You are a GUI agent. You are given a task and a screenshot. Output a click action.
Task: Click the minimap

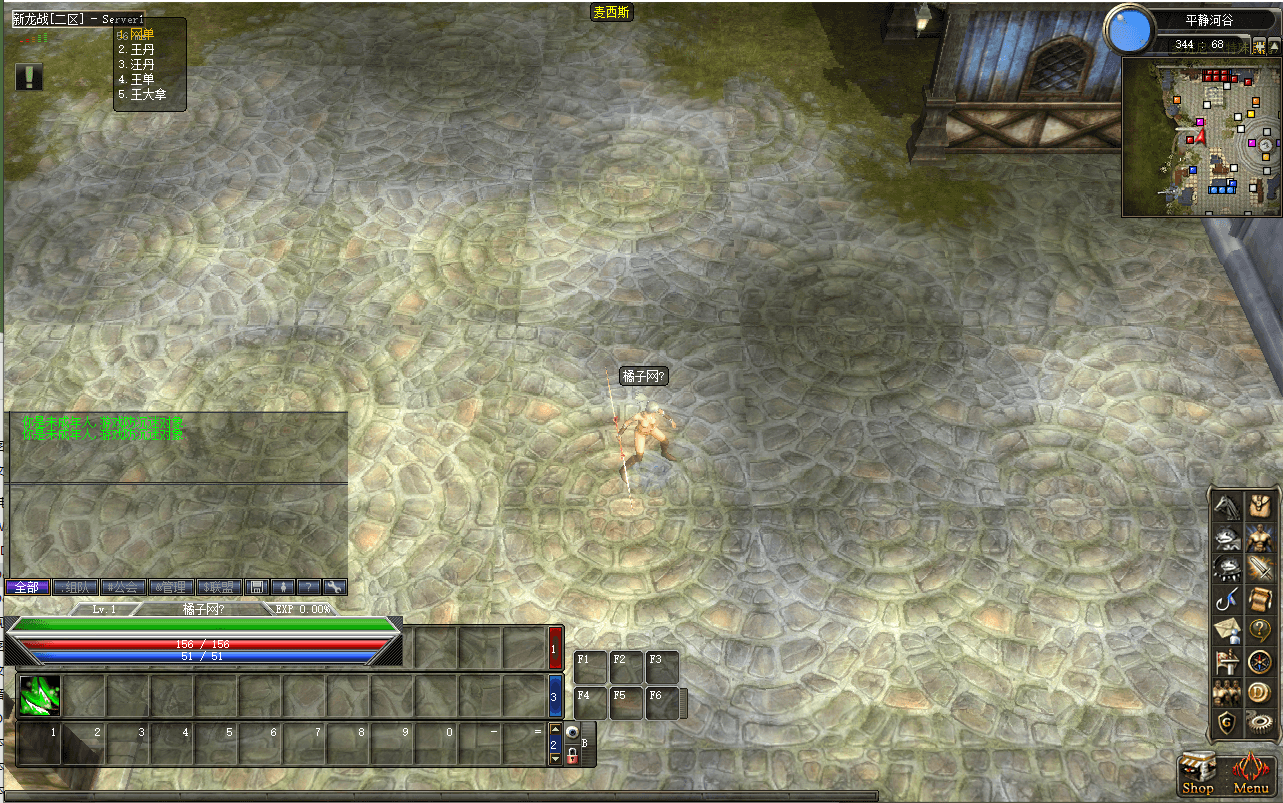click(x=1201, y=137)
